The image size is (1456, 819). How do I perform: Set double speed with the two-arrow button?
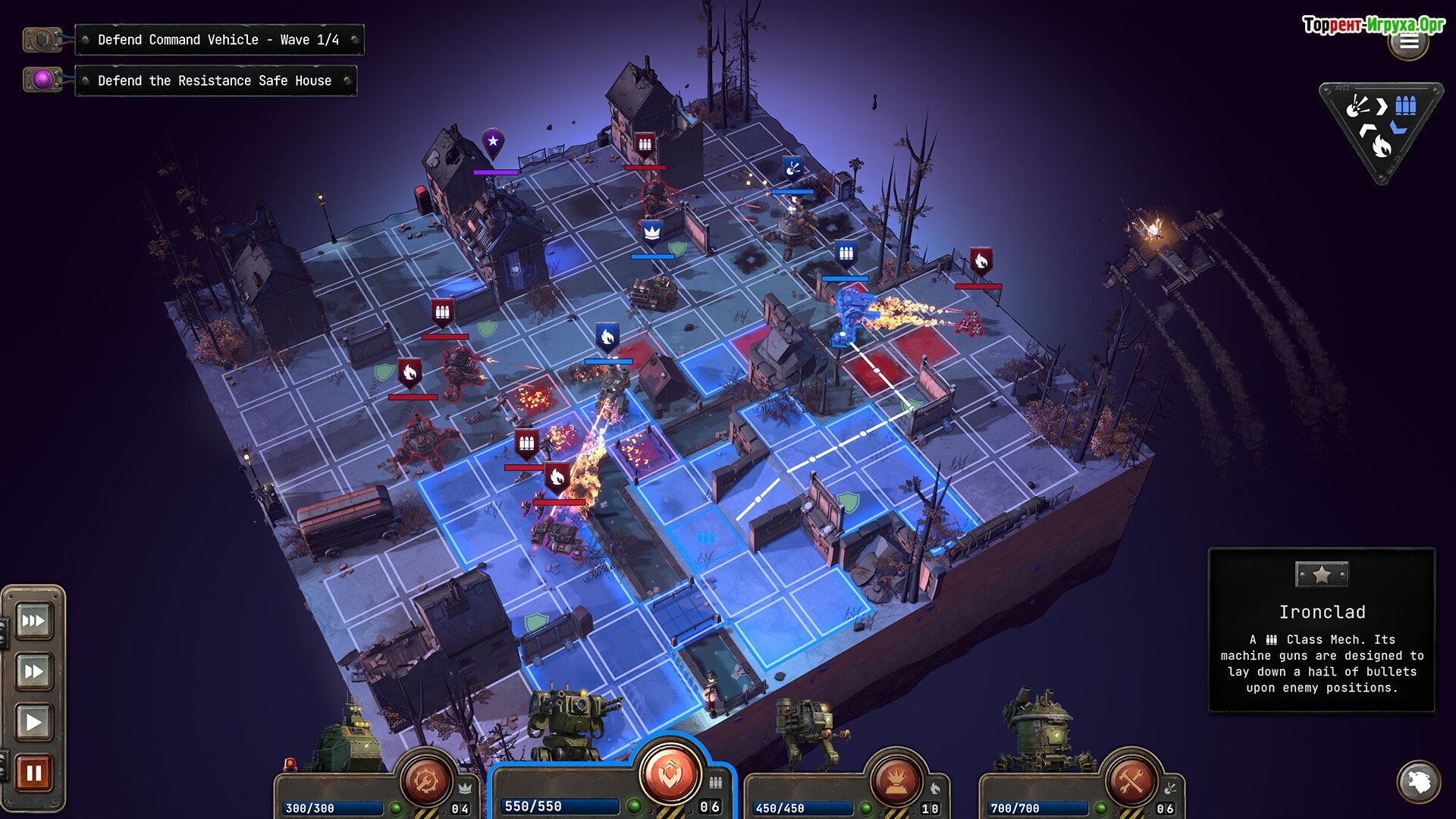pos(33,671)
